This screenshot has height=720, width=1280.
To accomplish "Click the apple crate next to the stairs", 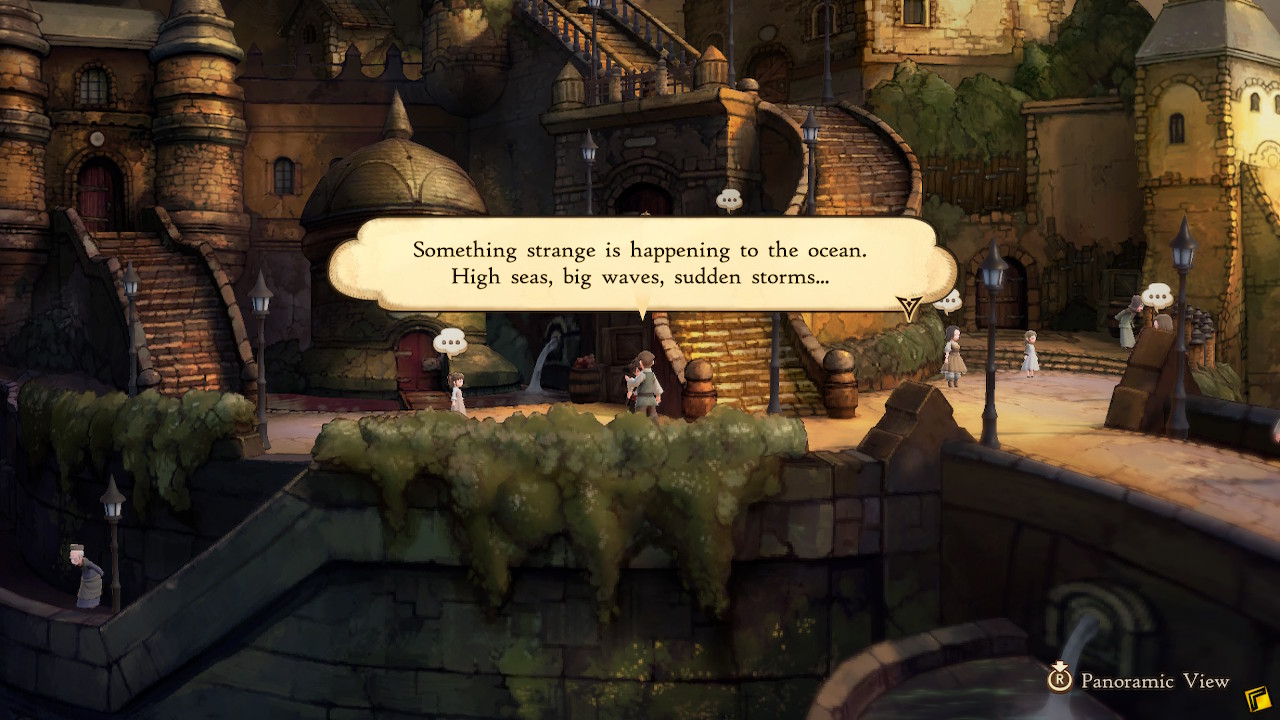I will [x=583, y=360].
